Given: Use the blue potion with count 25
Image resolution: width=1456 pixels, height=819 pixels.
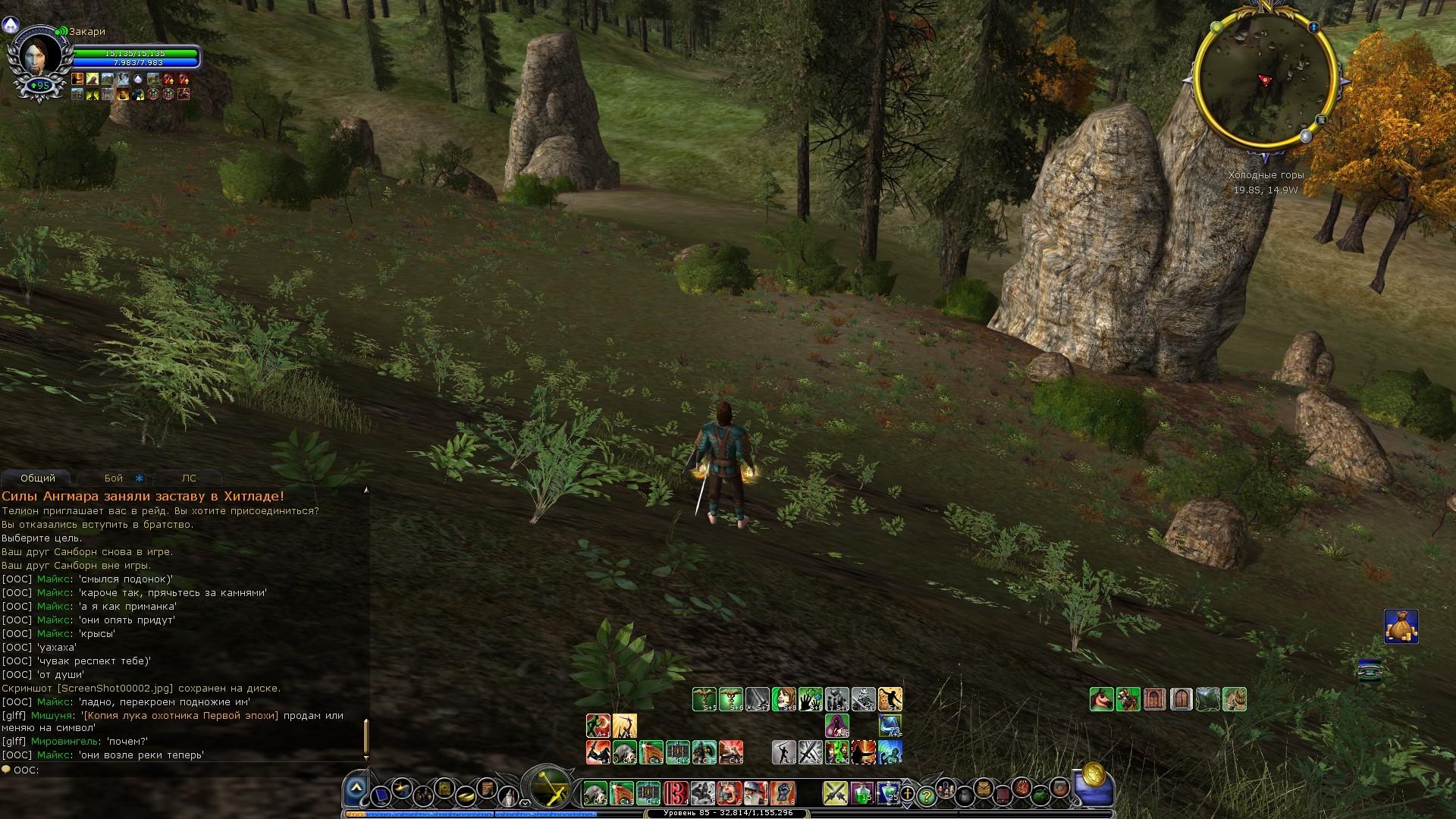Looking at the screenshot, I should [888, 793].
